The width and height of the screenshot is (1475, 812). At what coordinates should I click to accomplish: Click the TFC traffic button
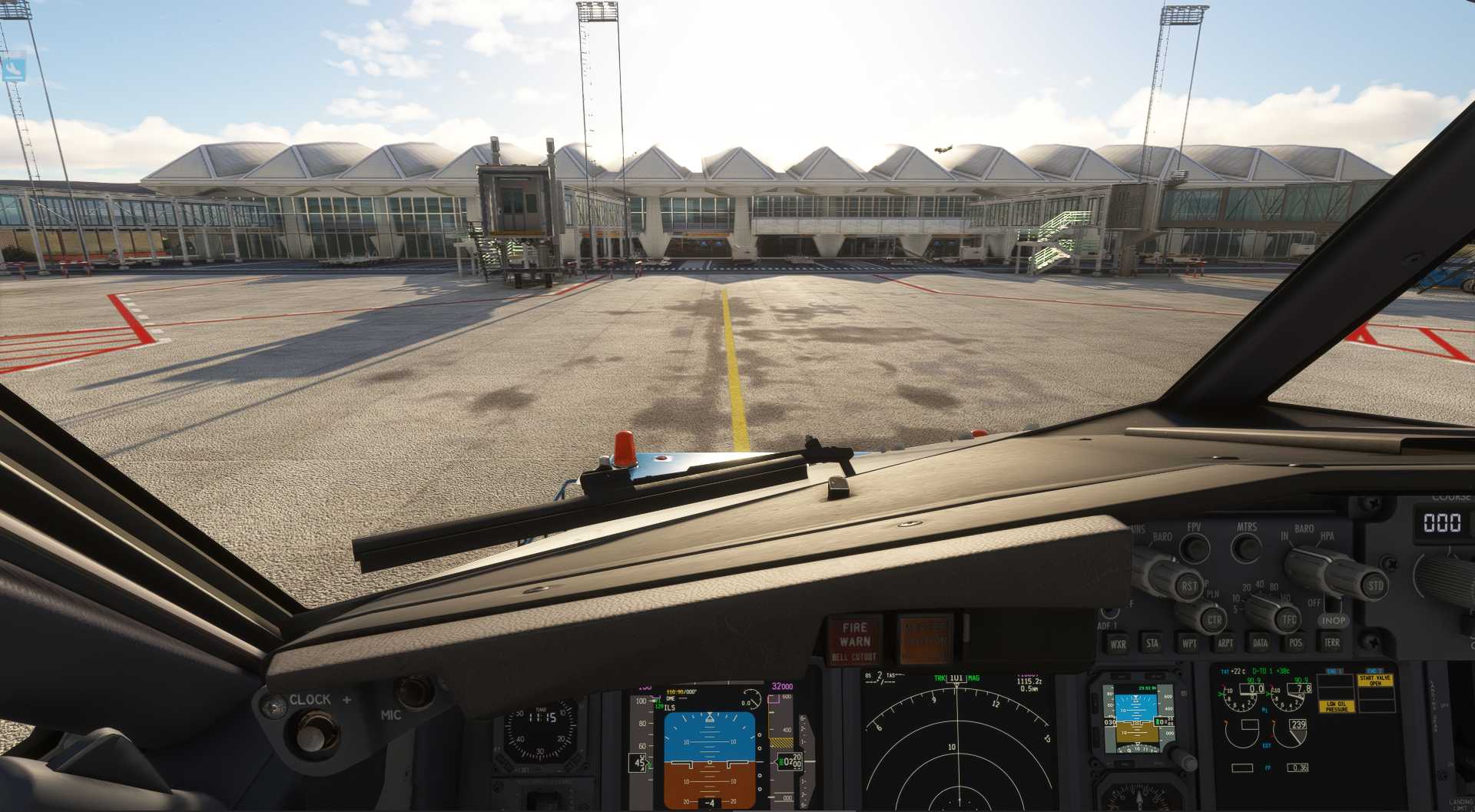point(1288,619)
